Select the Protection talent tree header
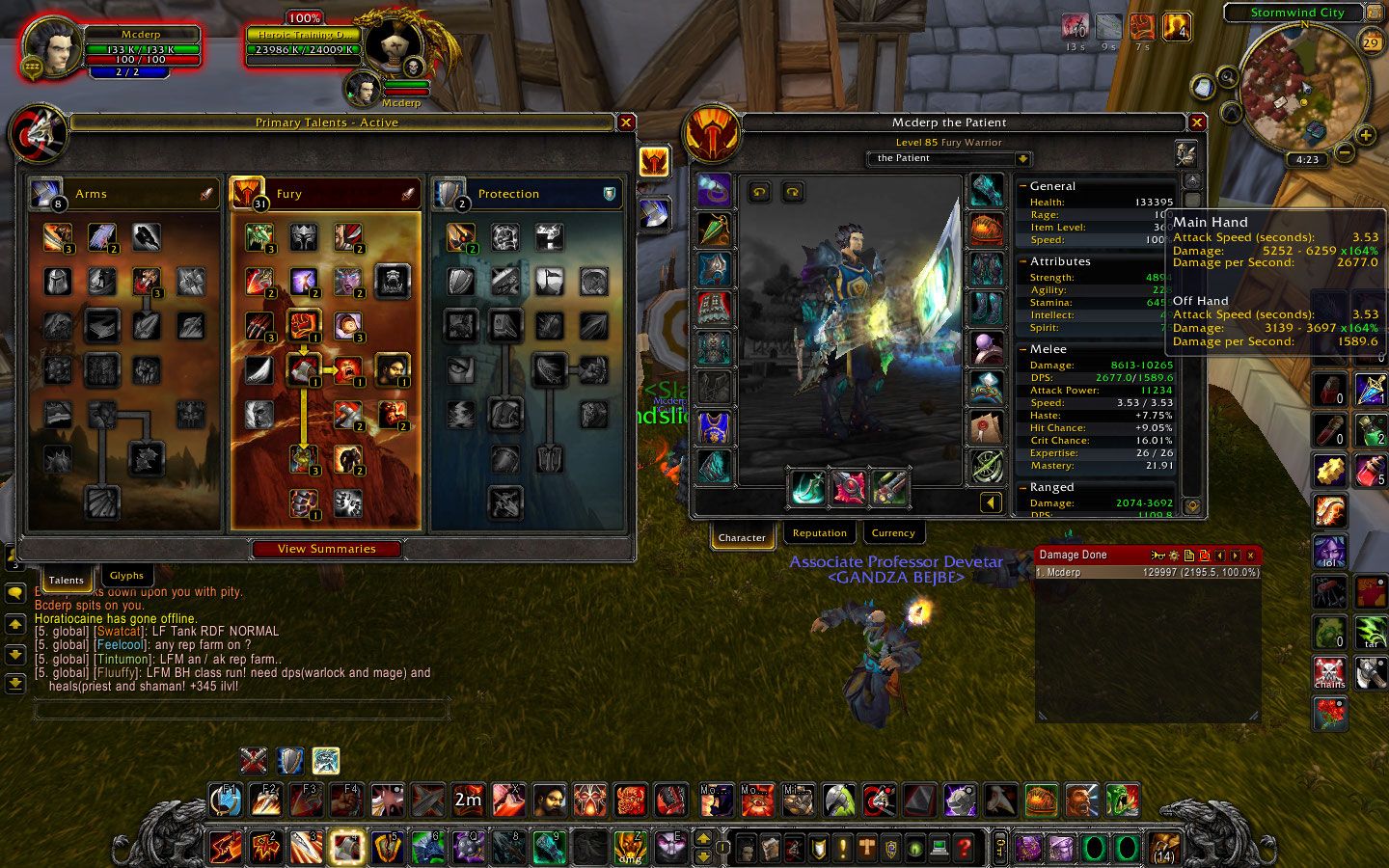Viewport: 1389px width, 868px height. click(x=526, y=194)
